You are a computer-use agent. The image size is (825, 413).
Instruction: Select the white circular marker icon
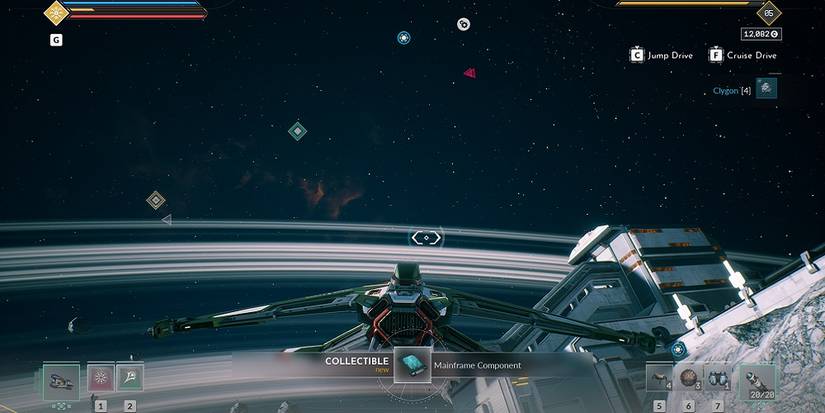(x=463, y=24)
